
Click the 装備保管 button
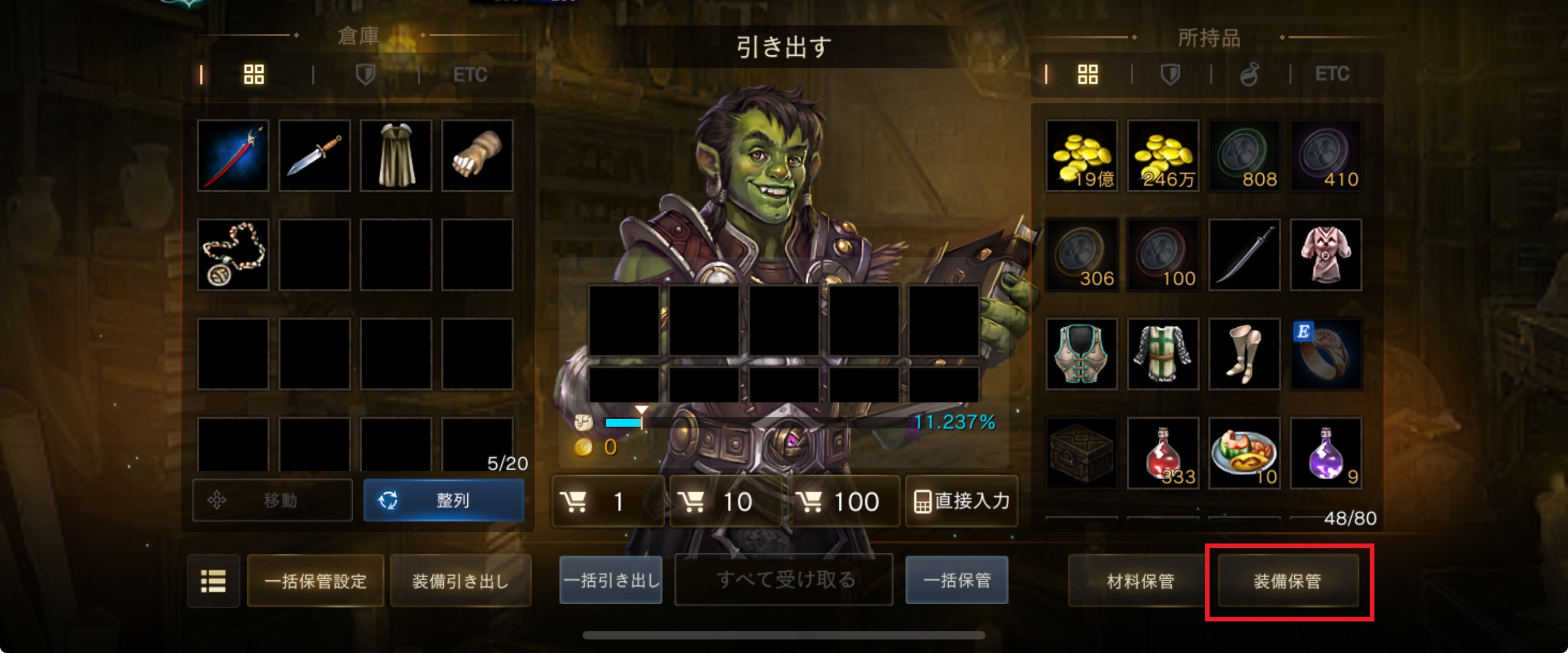pos(1287,581)
